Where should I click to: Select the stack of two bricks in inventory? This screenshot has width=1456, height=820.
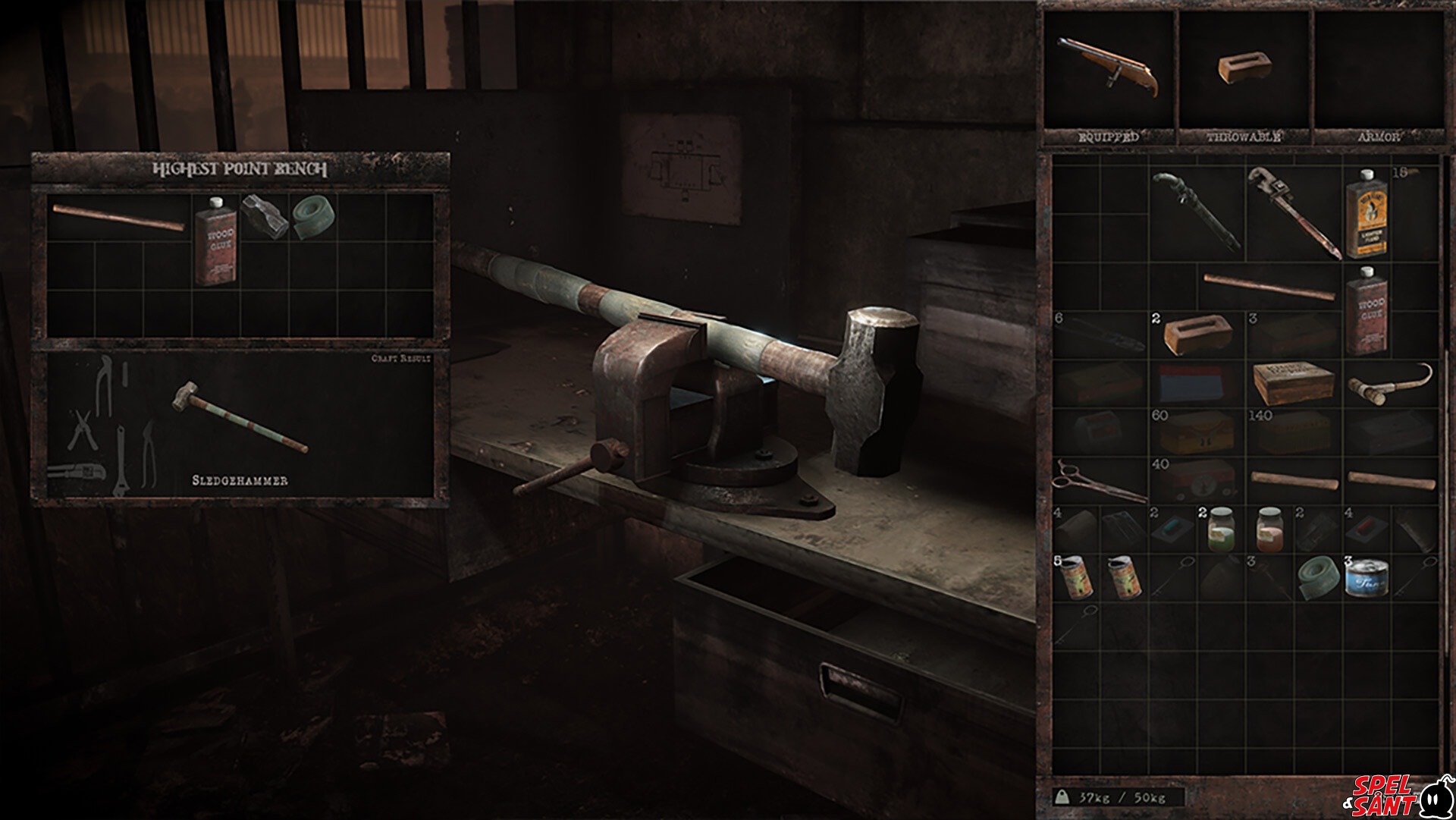coord(1197,335)
